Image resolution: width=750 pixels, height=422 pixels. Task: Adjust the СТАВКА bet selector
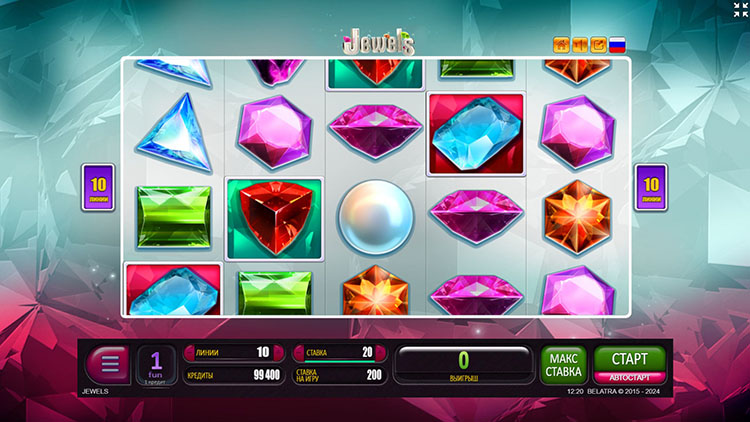[335, 352]
